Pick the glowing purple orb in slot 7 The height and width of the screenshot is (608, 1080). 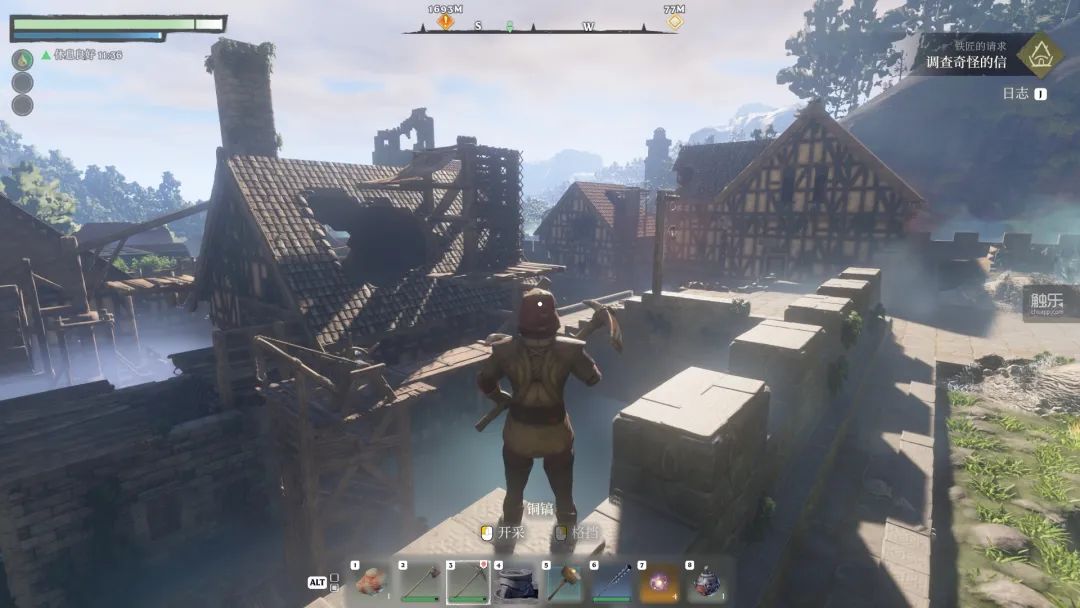click(x=659, y=582)
